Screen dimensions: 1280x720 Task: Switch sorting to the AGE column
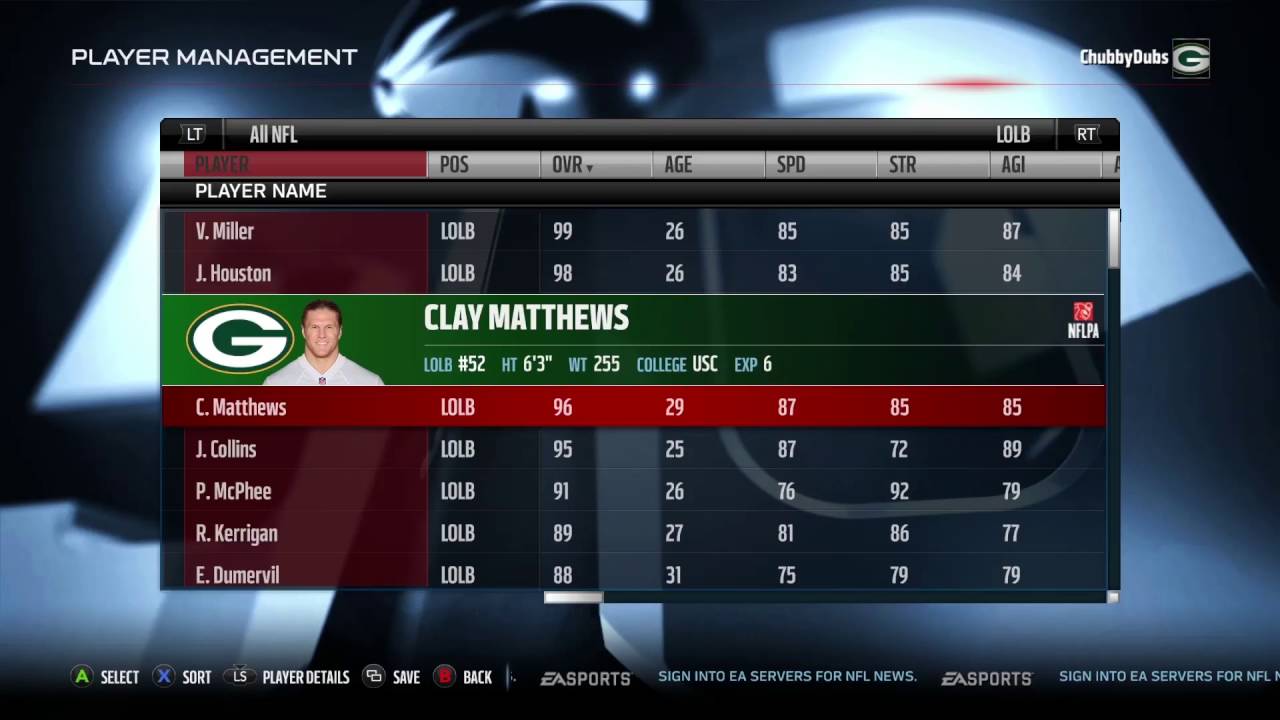coord(678,165)
